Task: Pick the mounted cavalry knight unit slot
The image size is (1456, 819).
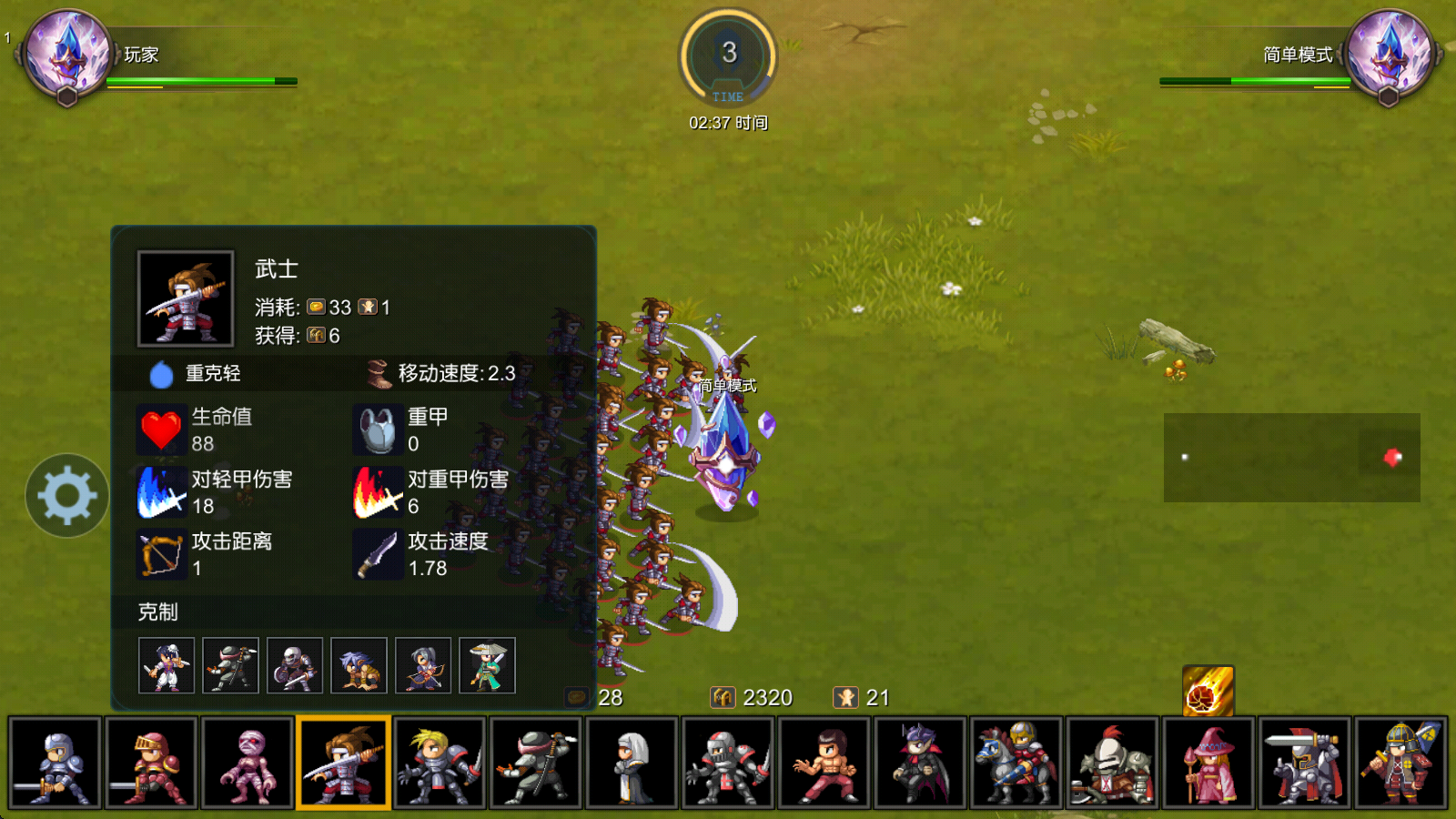Action: (x=1017, y=763)
